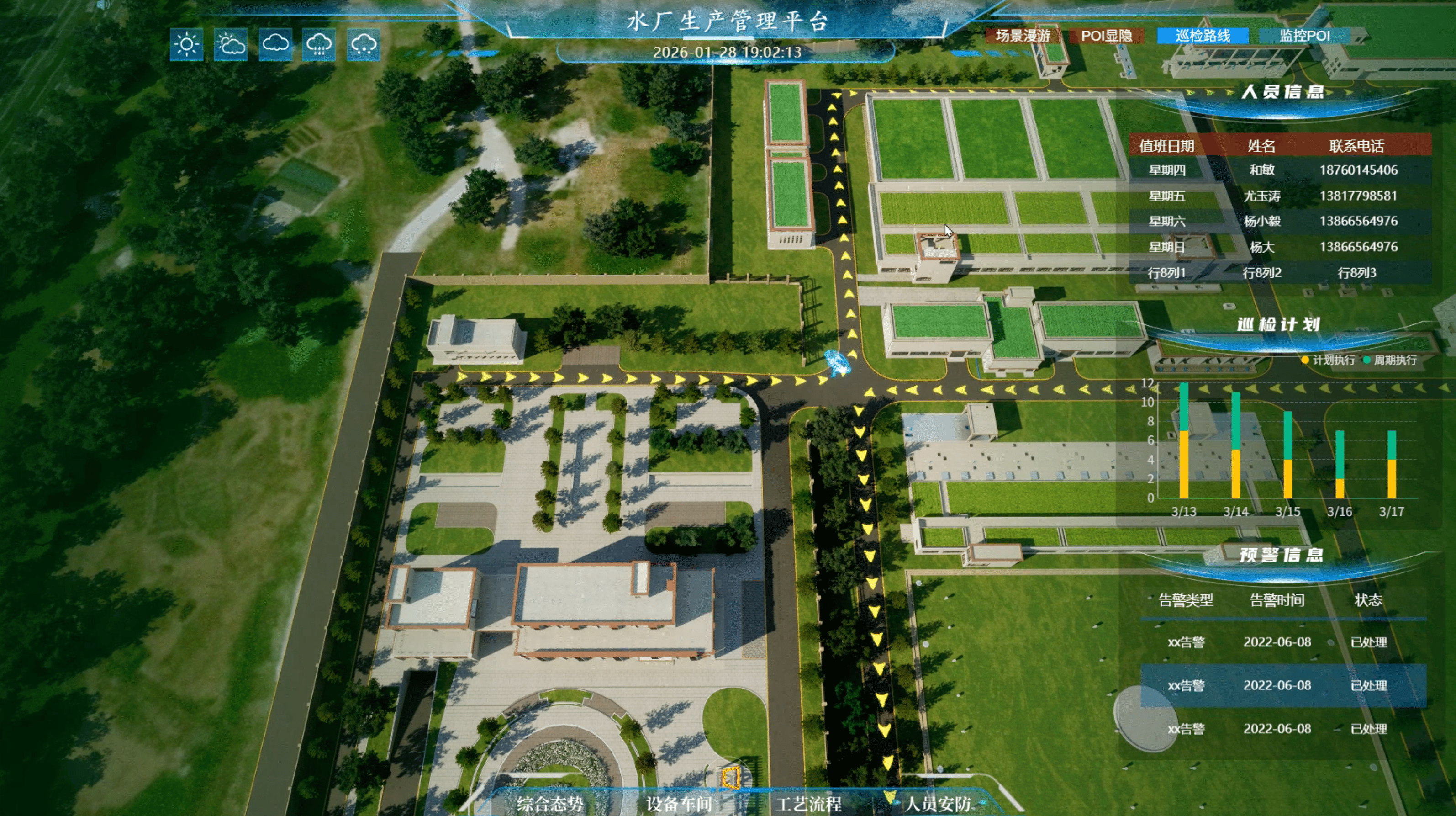
Task: Select the partly cloudy weather icon
Action: point(231,44)
